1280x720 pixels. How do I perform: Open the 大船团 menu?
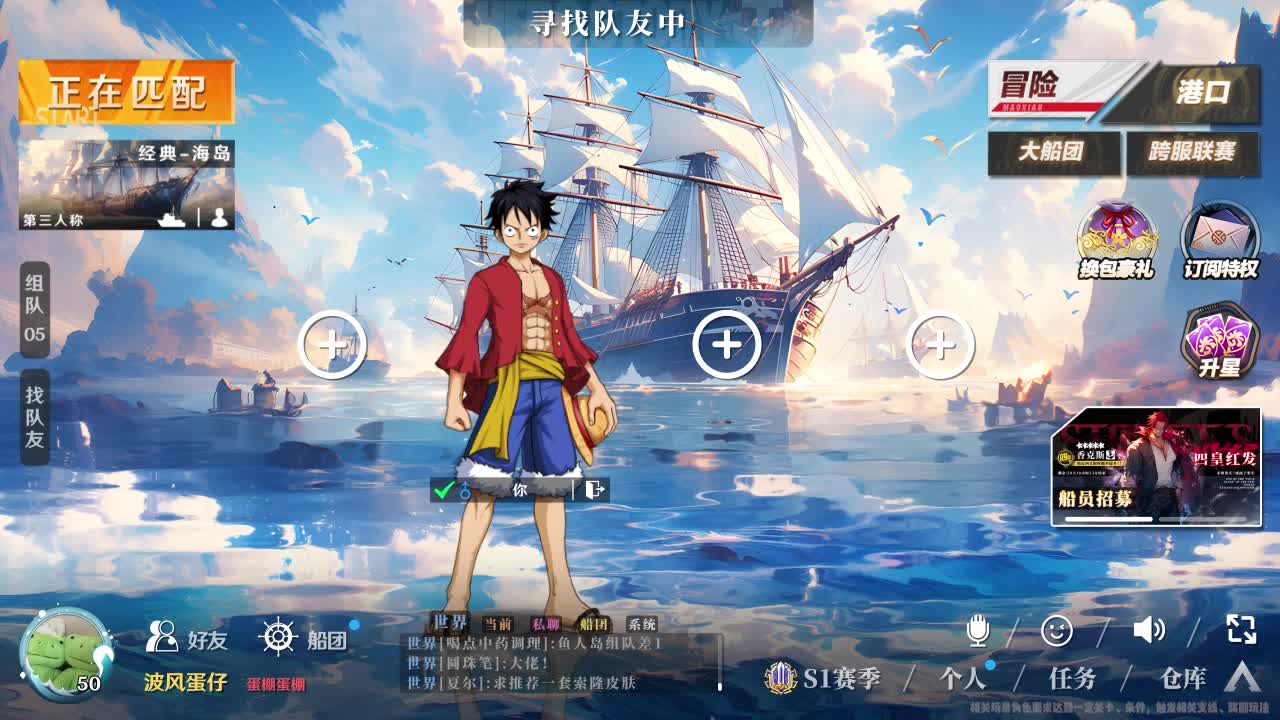(x=1053, y=152)
